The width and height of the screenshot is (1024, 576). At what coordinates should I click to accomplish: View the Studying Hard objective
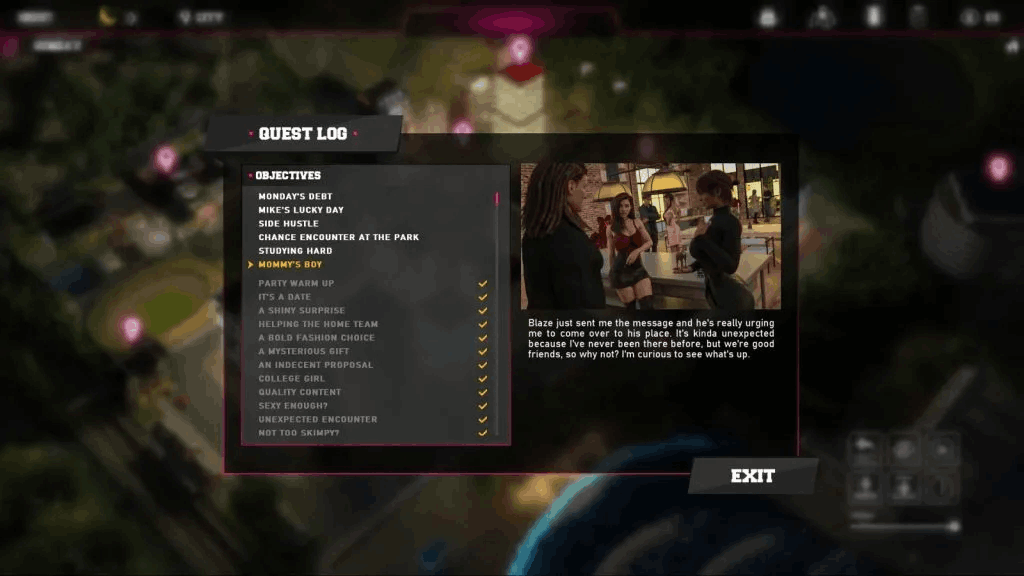295,251
